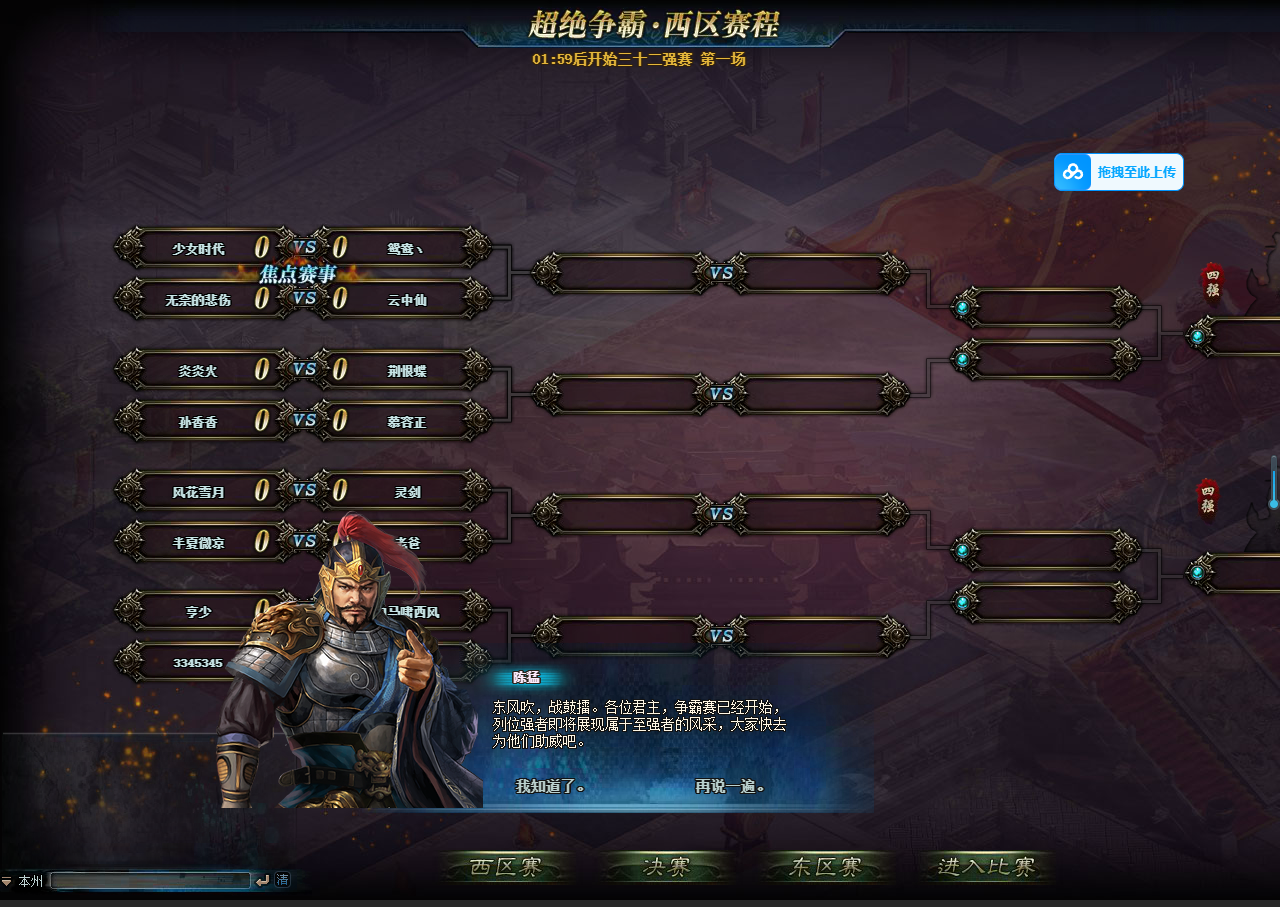Select player 无奈的悲伤 bracket entry
The width and height of the screenshot is (1280, 907).
[198, 299]
